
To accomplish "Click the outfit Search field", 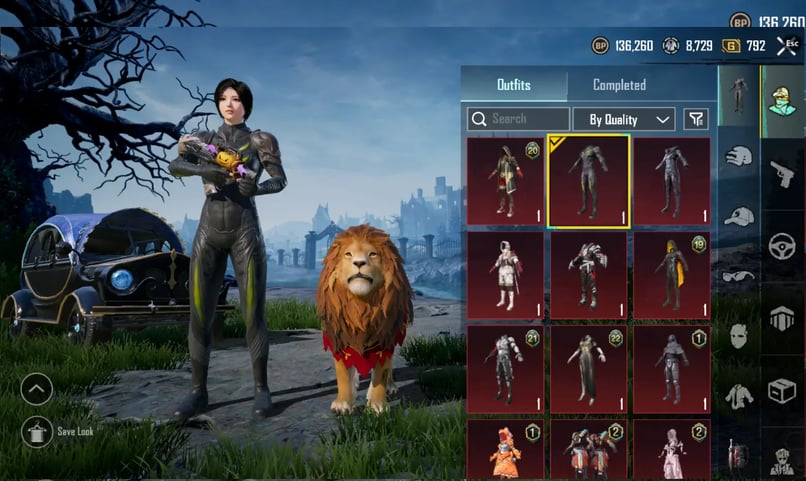I will (x=518, y=119).
